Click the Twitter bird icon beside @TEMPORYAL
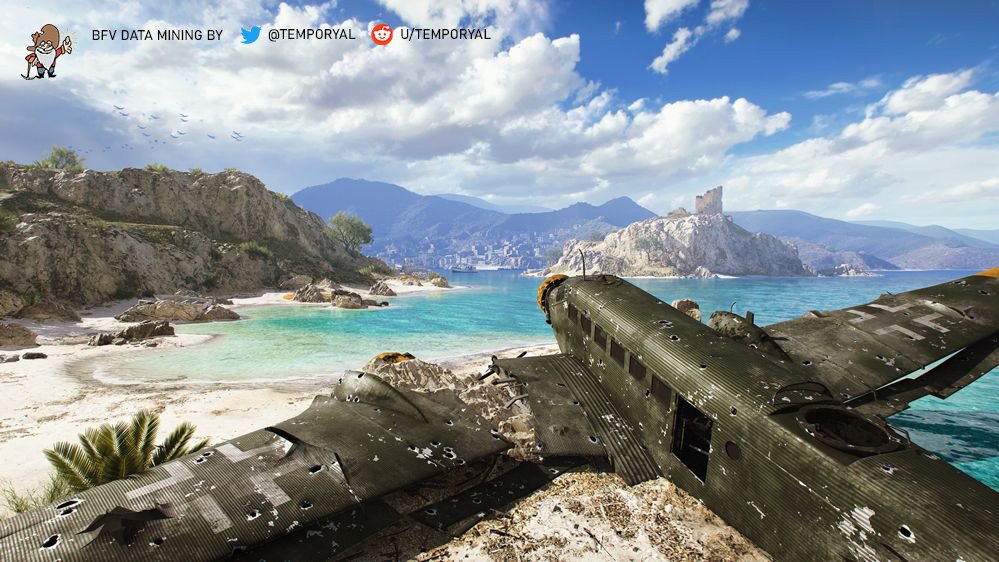This screenshot has width=999, height=562. pyautogui.click(x=250, y=34)
